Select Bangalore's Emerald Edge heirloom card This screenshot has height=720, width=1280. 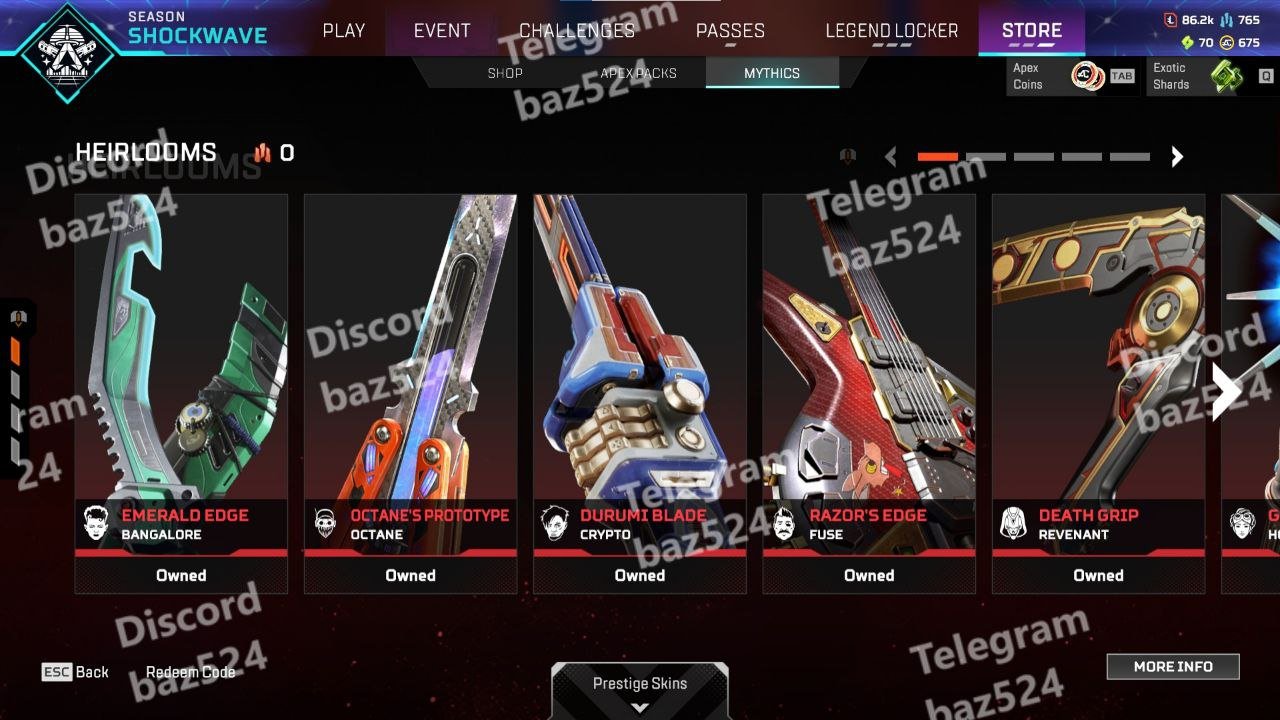pyautogui.click(x=181, y=393)
